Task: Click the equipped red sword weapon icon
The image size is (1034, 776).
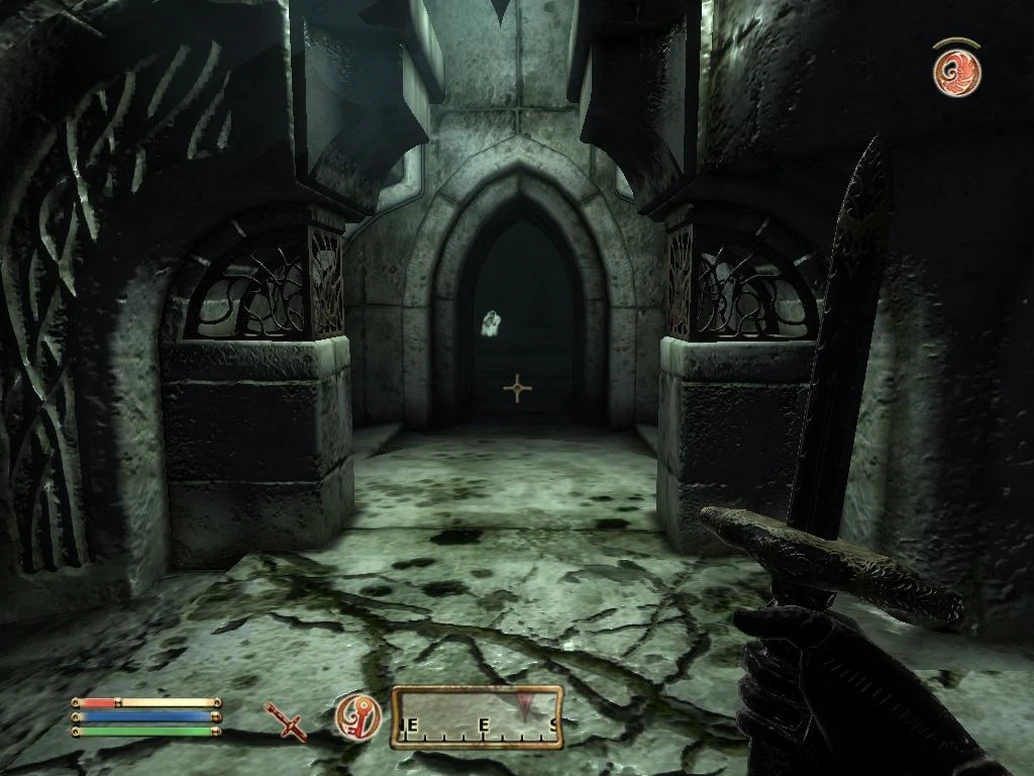Action: pos(286,721)
